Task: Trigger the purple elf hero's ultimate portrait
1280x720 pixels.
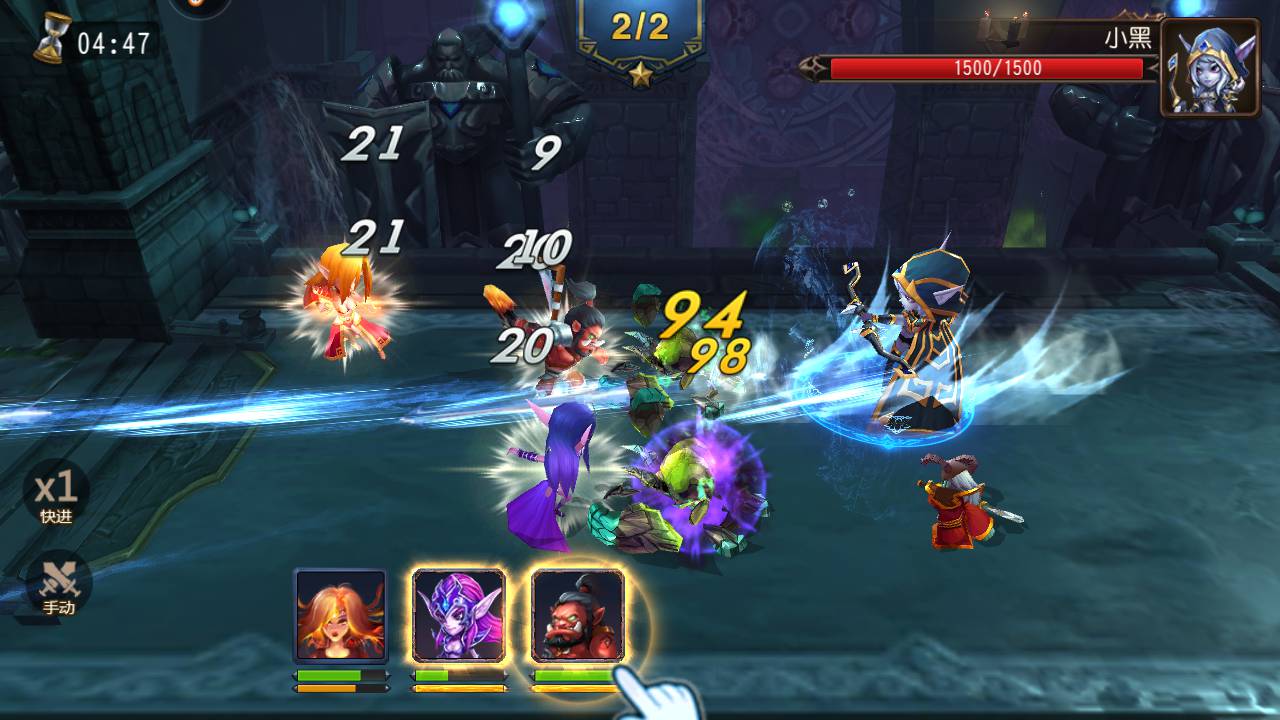Action: pyautogui.click(x=459, y=615)
